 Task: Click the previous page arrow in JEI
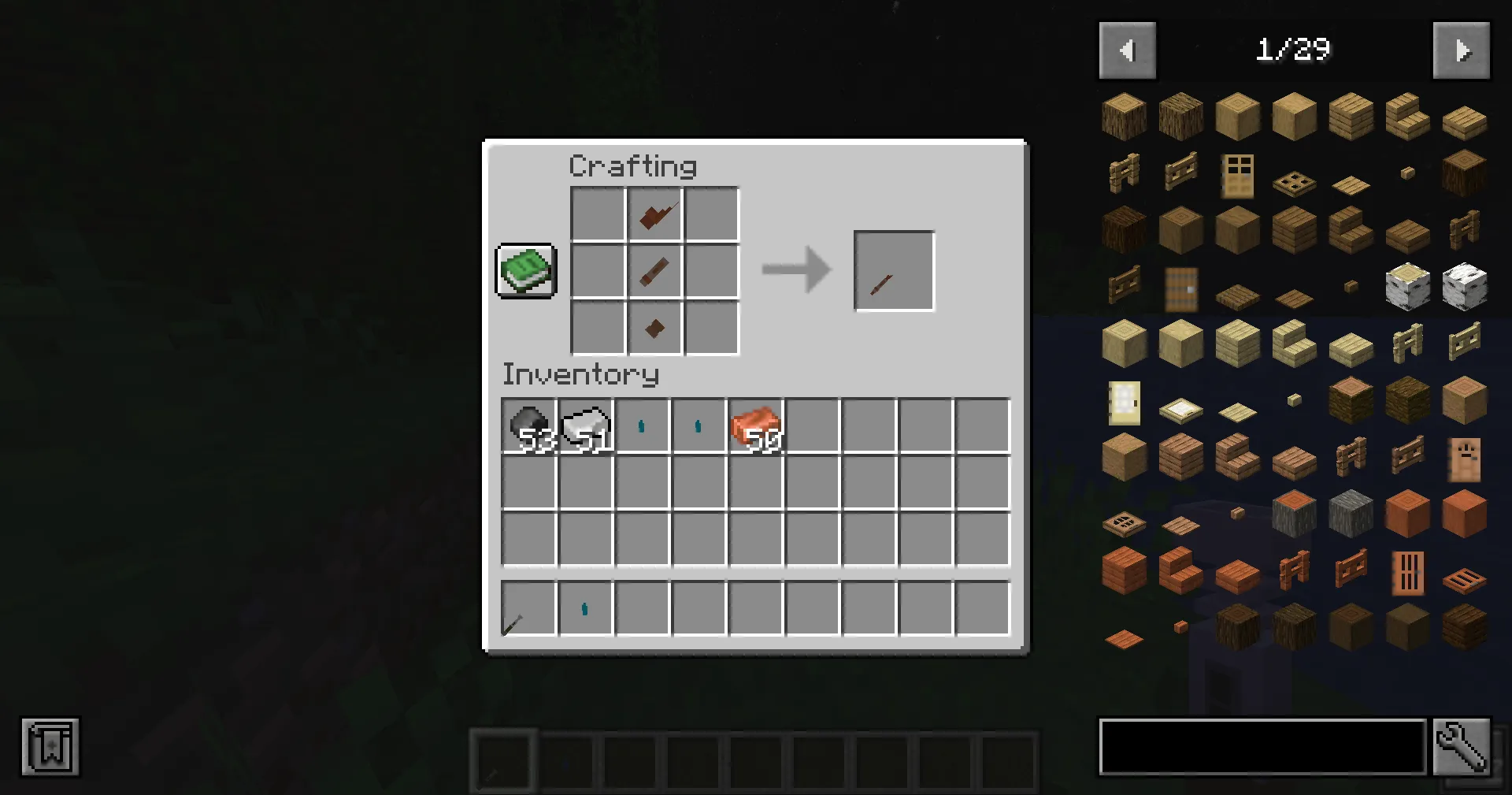tap(1128, 50)
